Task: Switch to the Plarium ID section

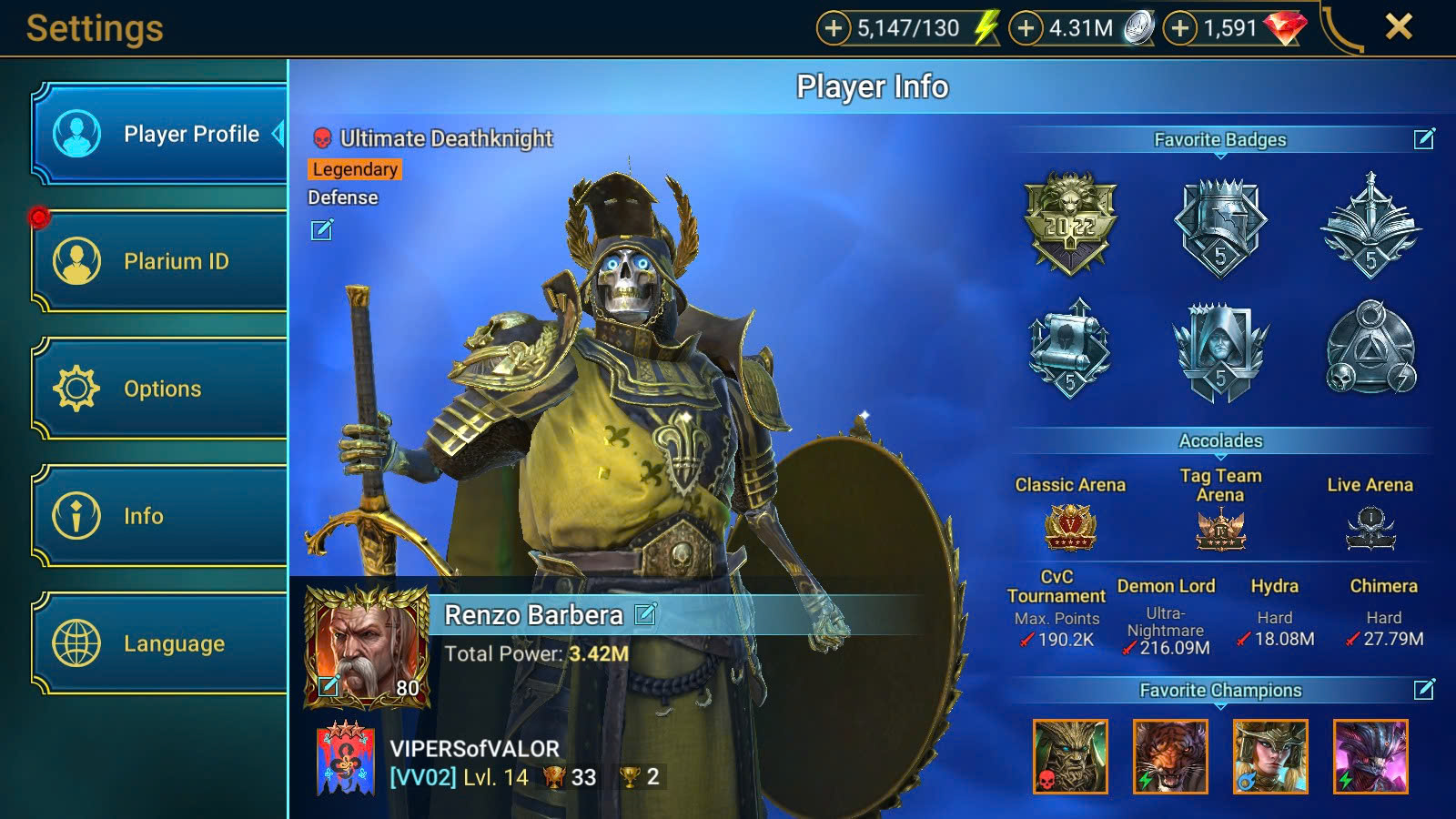Action: click(160, 261)
